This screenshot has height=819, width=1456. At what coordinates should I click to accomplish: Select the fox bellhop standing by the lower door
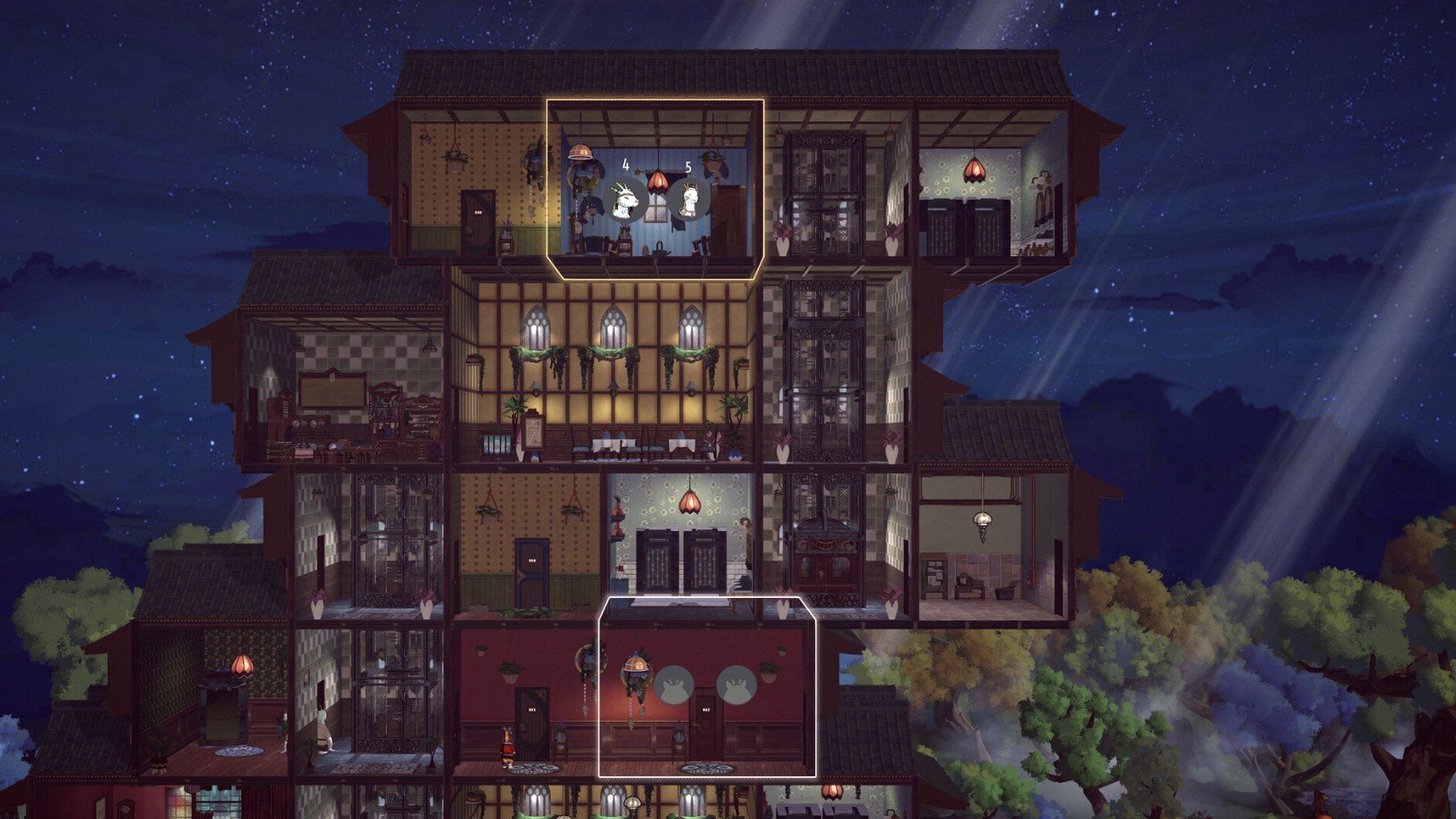tap(507, 747)
